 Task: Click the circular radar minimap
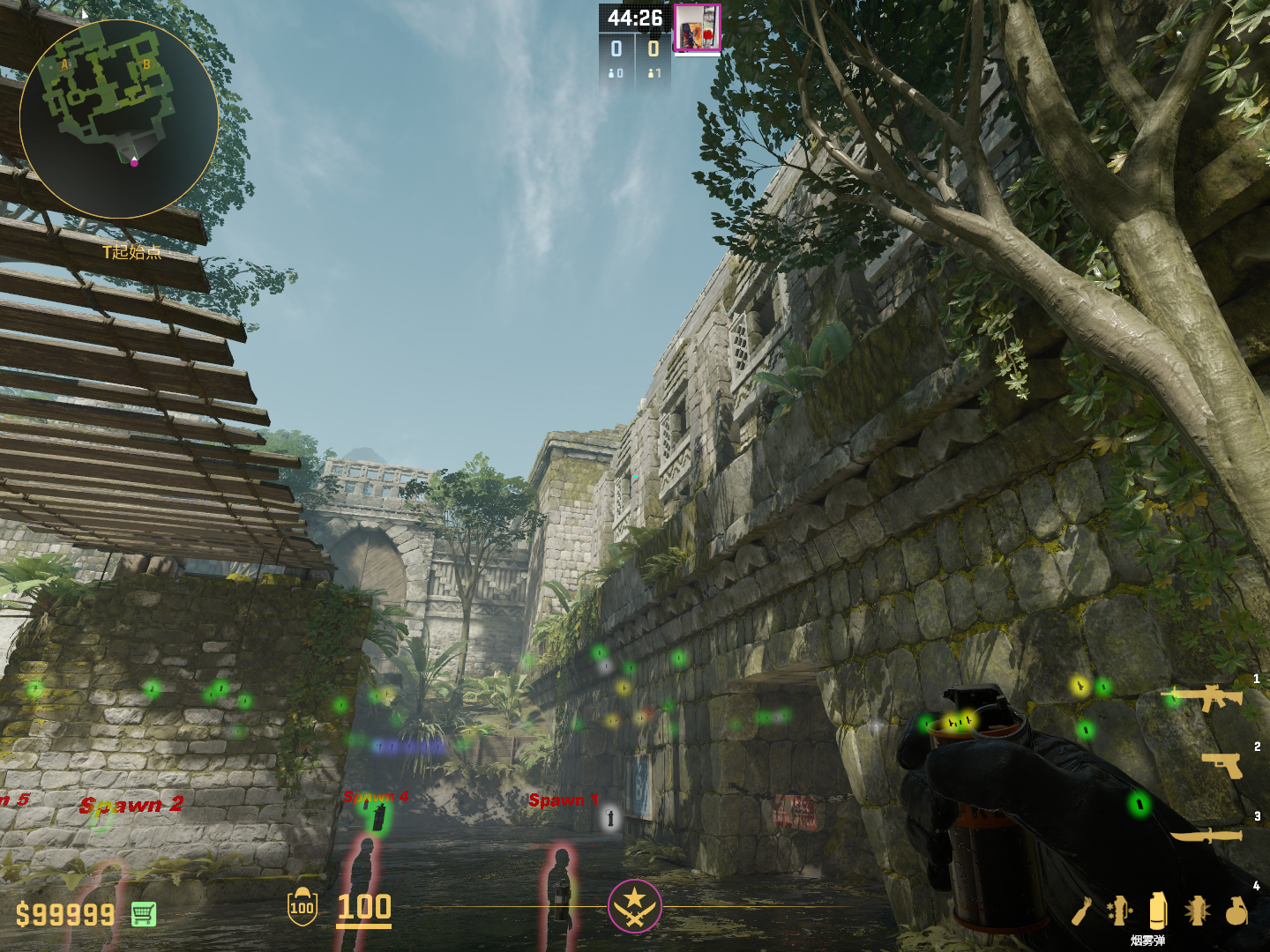pyautogui.click(x=118, y=118)
